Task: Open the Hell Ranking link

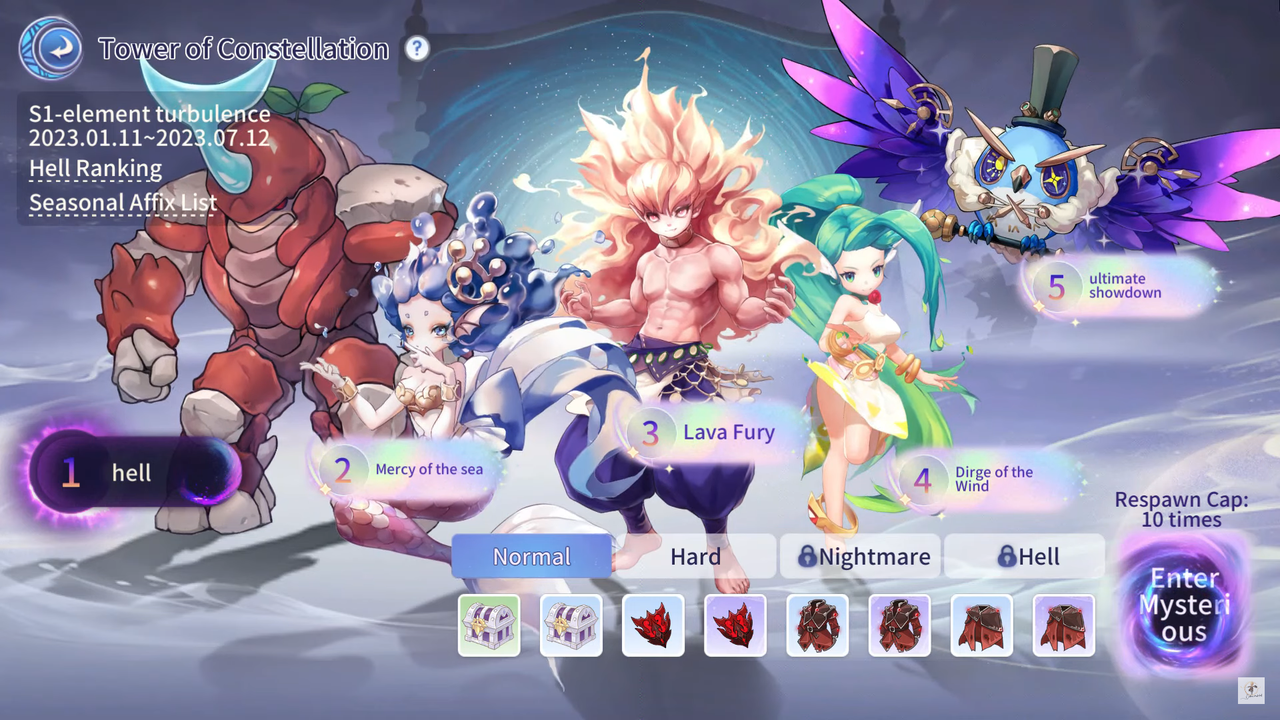Action: [x=95, y=169]
